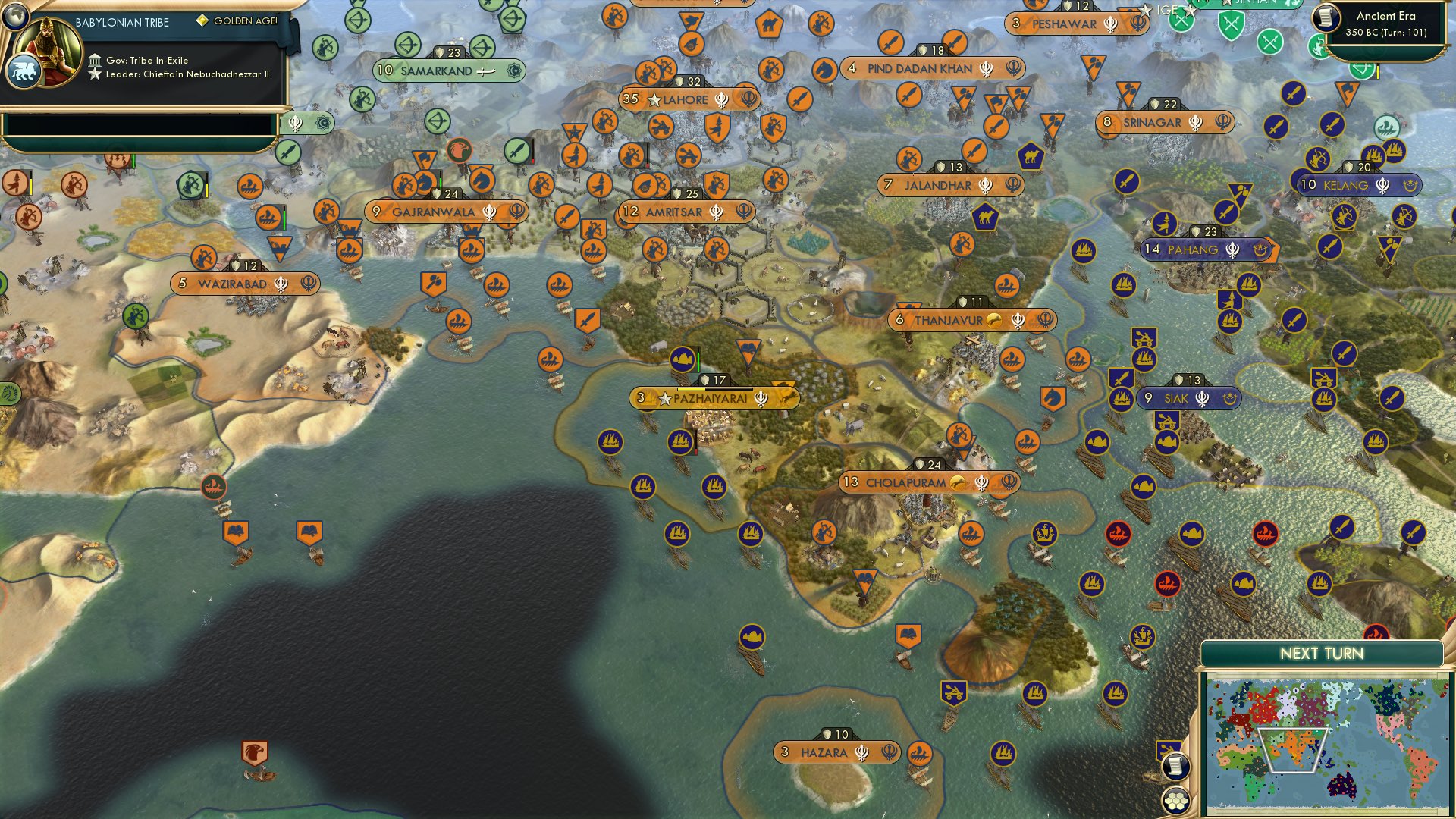Image resolution: width=1456 pixels, height=819 pixels.
Task: Click the Babylonian winged lion emblem
Action: coord(23,72)
